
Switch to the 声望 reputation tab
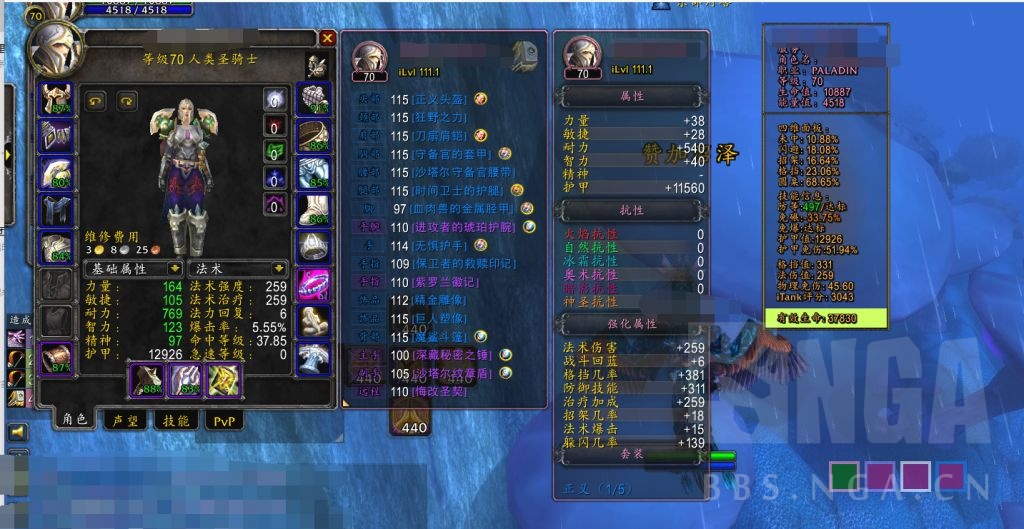[126, 421]
